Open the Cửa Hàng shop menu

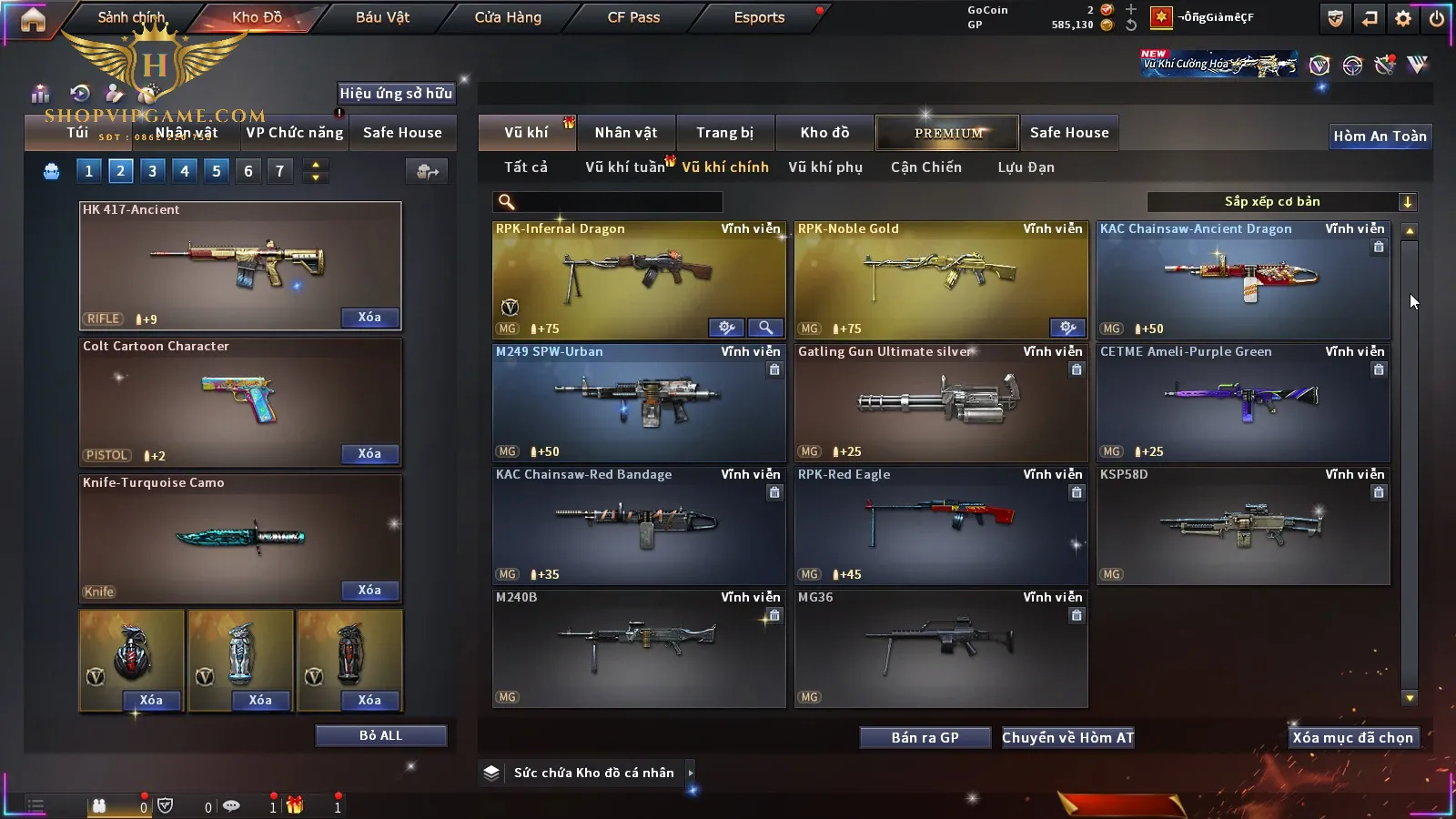(508, 17)
